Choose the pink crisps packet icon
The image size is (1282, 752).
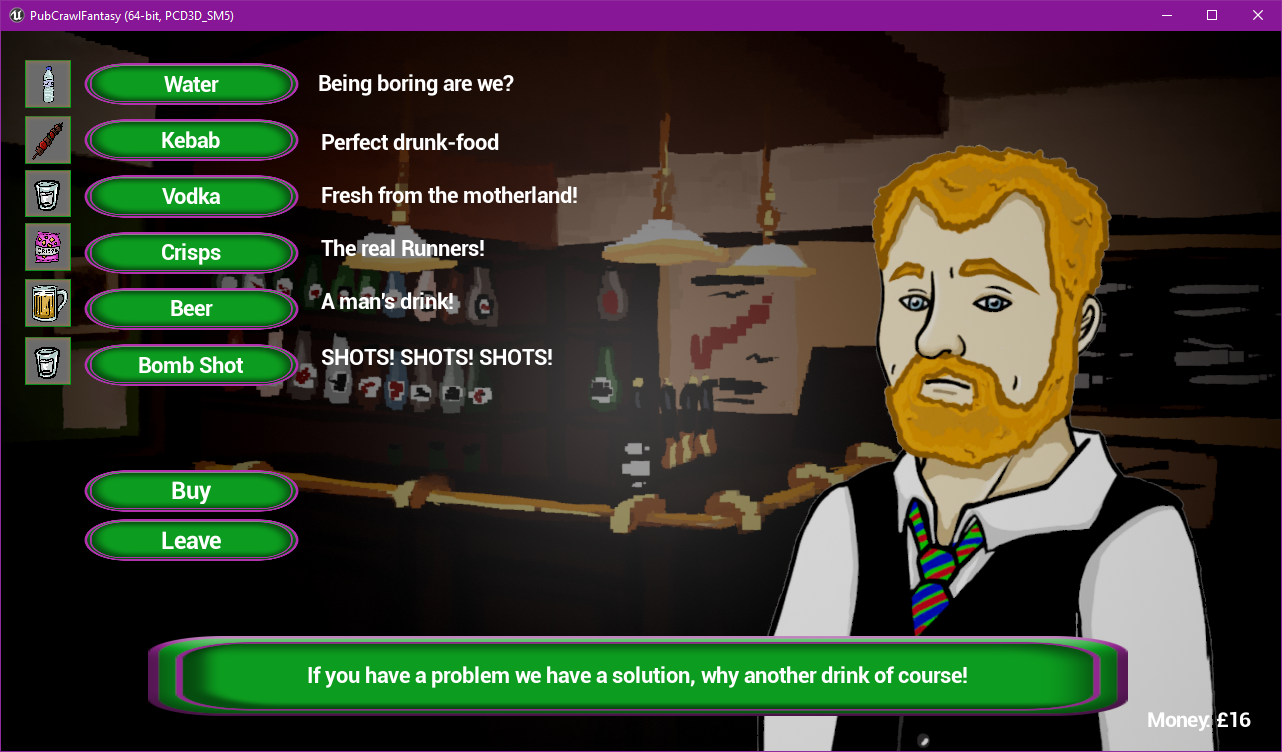[47, 247]
